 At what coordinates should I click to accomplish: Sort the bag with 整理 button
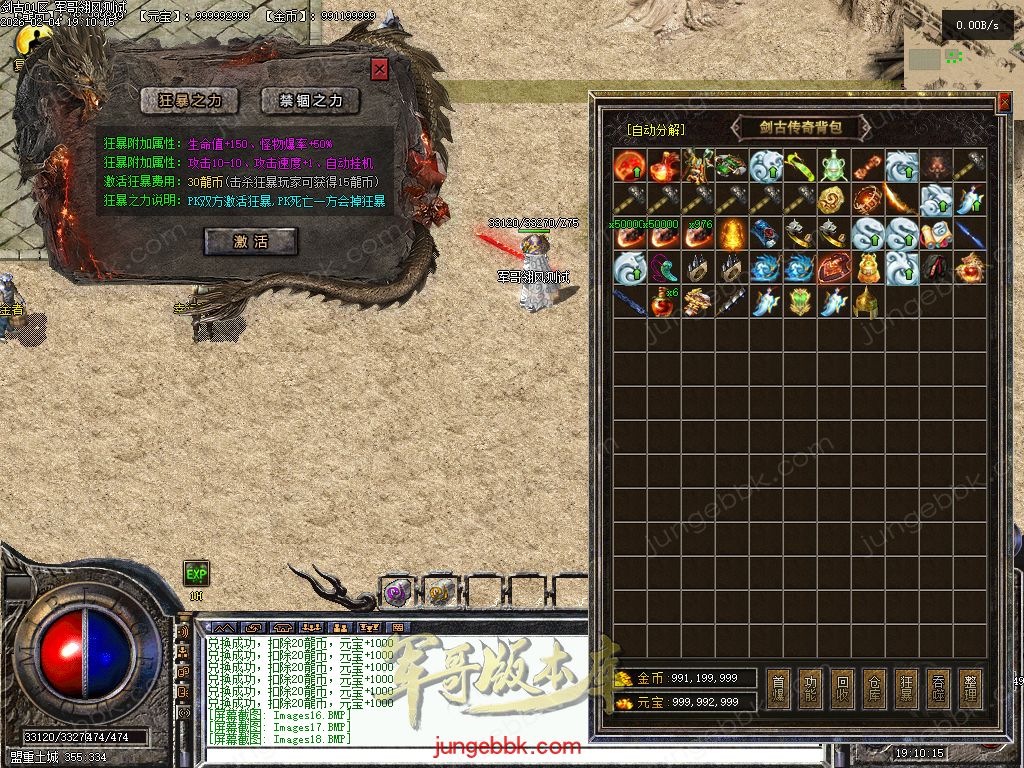pyautogui.click(x=971, y=689)
